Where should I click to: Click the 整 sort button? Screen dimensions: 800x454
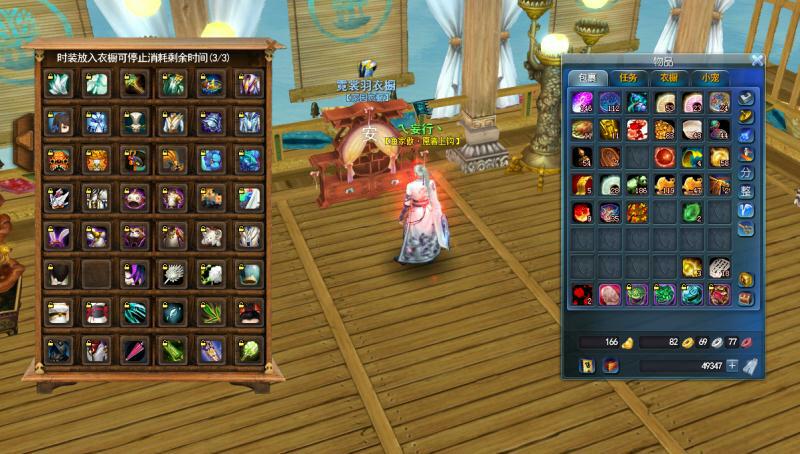coord(745,191)
